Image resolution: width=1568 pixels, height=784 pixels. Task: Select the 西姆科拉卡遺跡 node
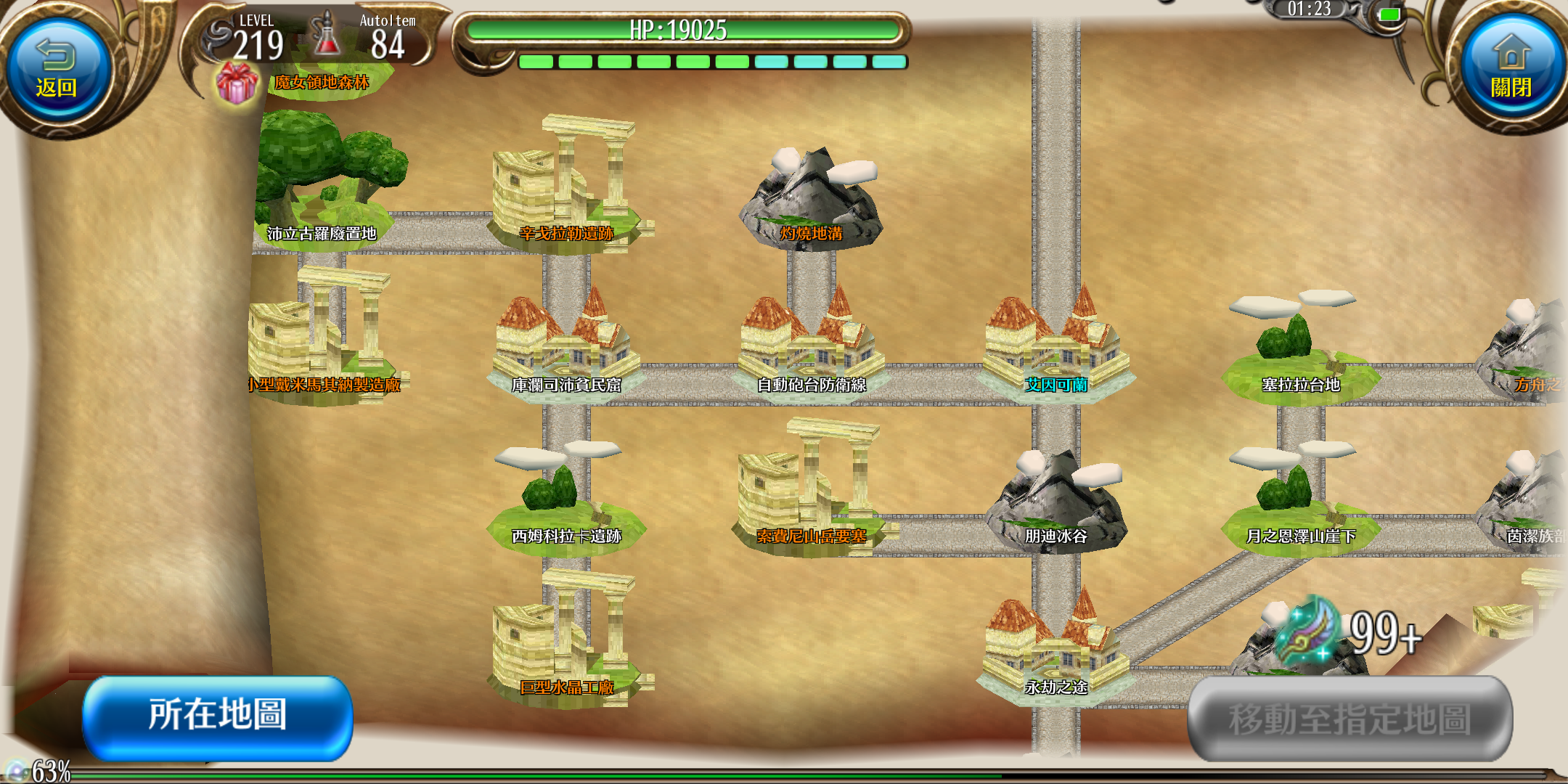click(566, 501)
